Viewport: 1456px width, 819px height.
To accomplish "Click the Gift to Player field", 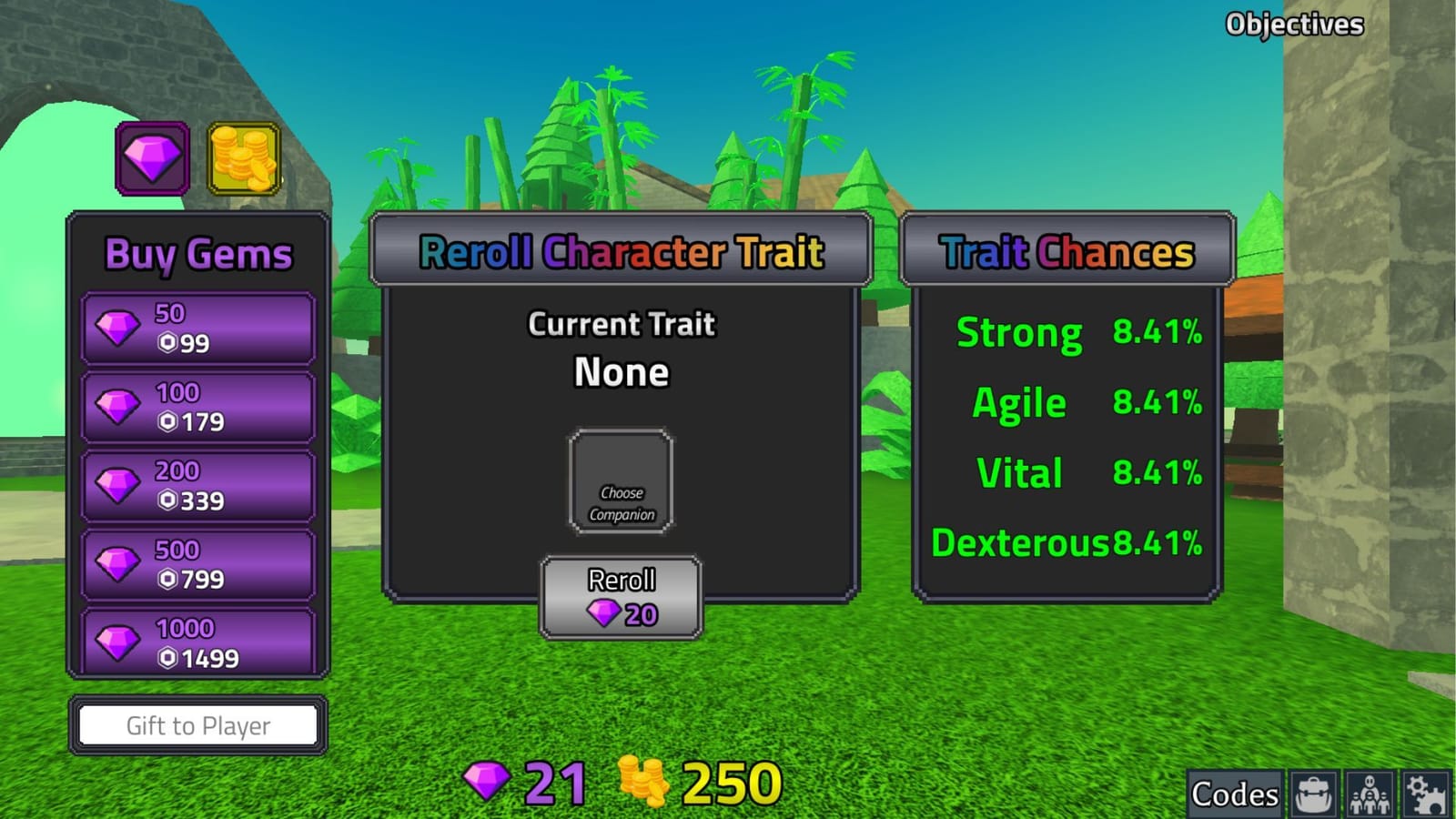I will 197,725.
